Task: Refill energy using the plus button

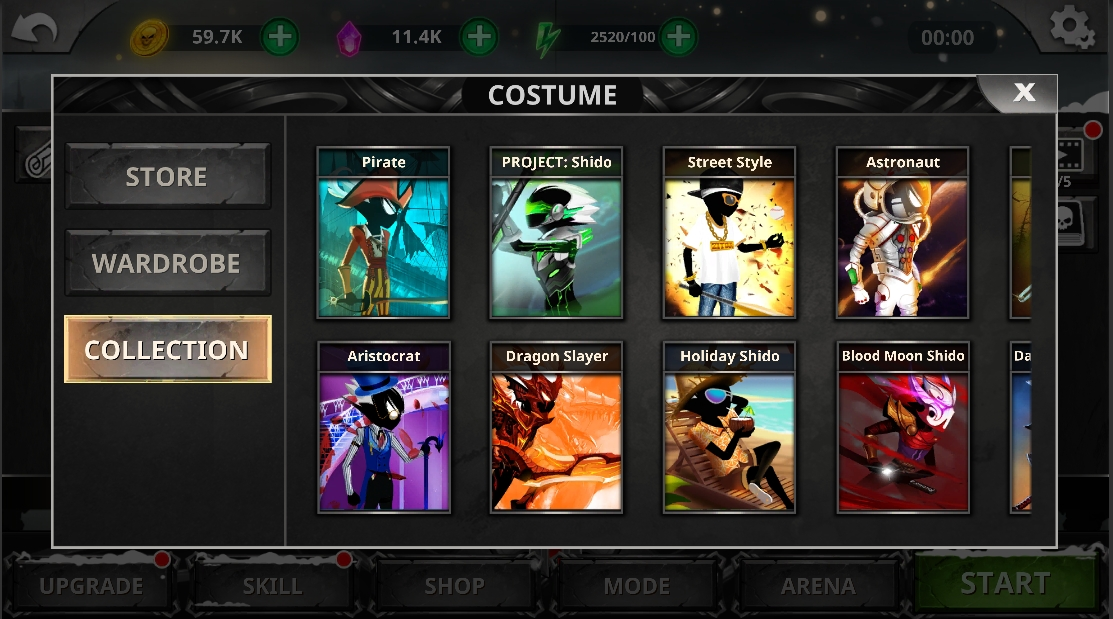Action: (678, 38)
